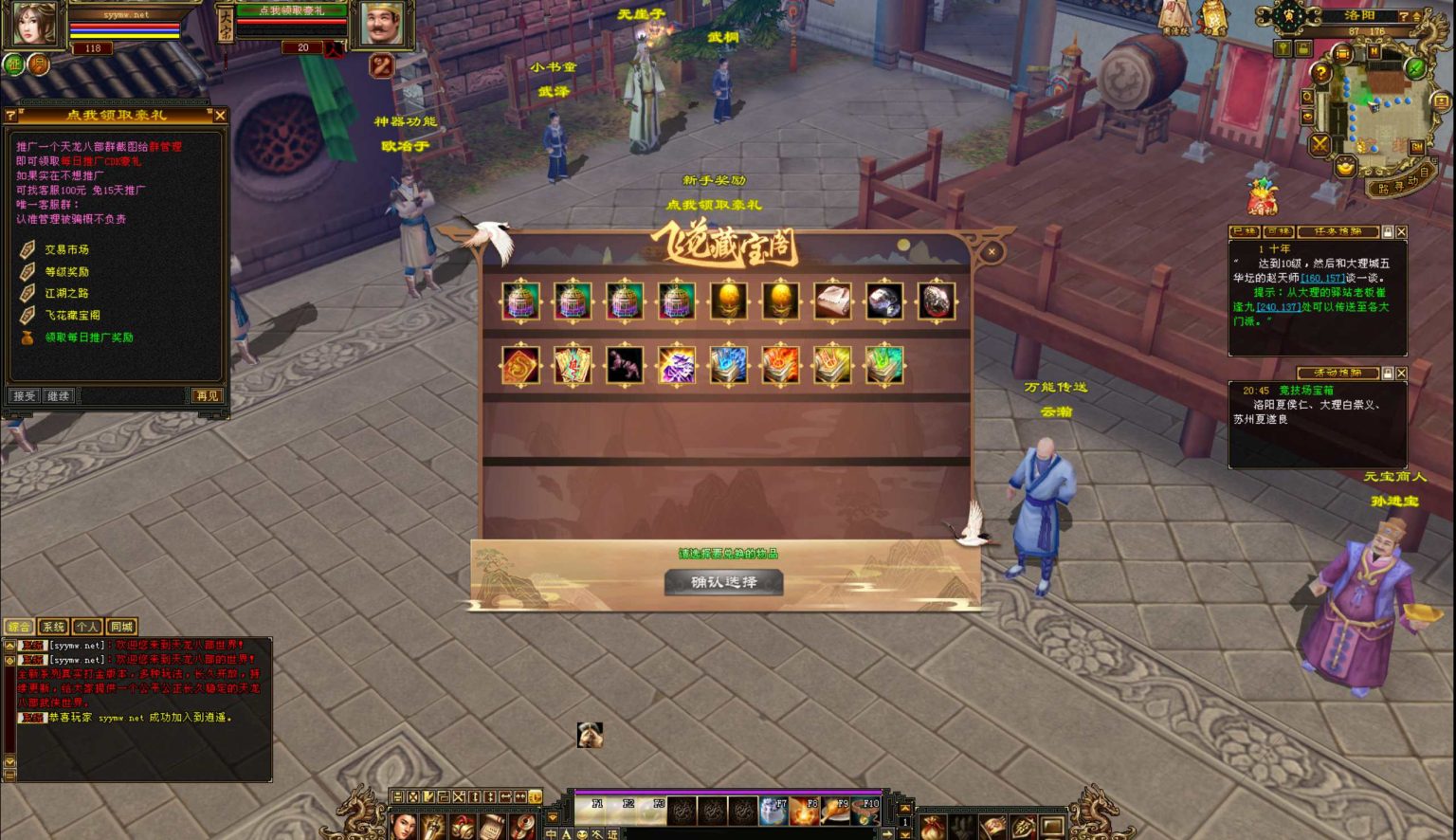Image resolution: width=1456 pixels, height=840 pixels.
Task: Choose the 等级奖励 level reward option
Action: 66,271
